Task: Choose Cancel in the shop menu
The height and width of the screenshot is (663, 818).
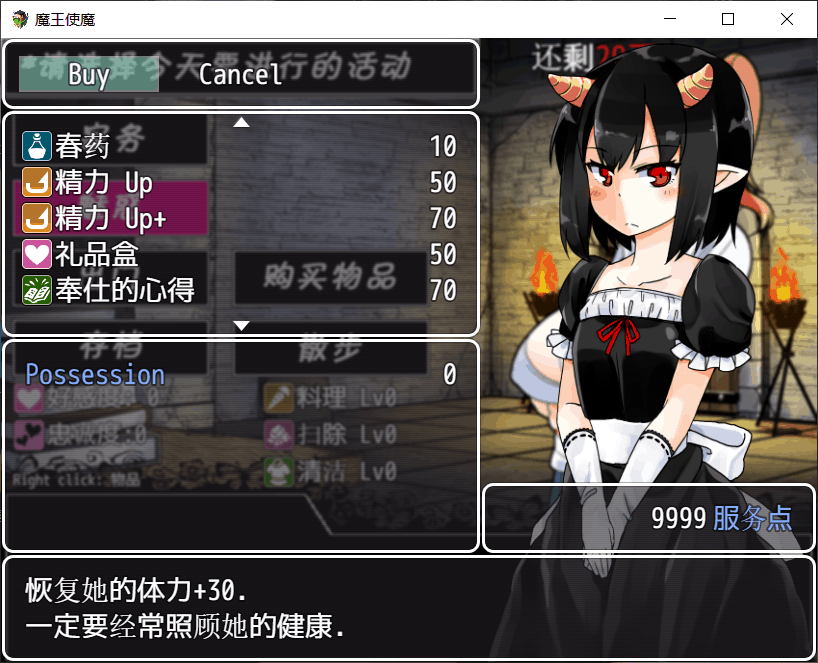Action: tap(240, 74)
